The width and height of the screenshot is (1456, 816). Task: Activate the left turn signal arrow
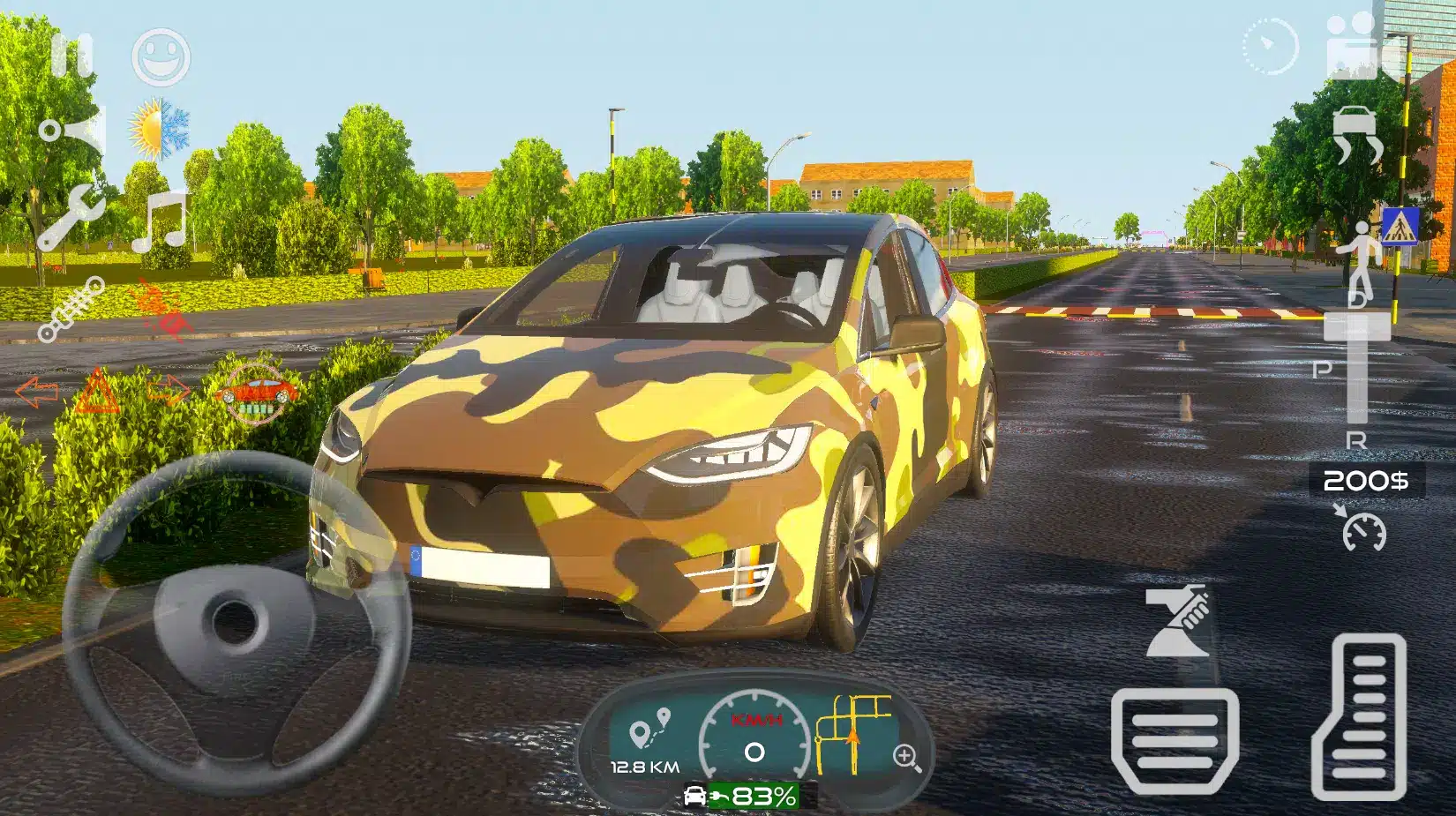click(36, 392)
